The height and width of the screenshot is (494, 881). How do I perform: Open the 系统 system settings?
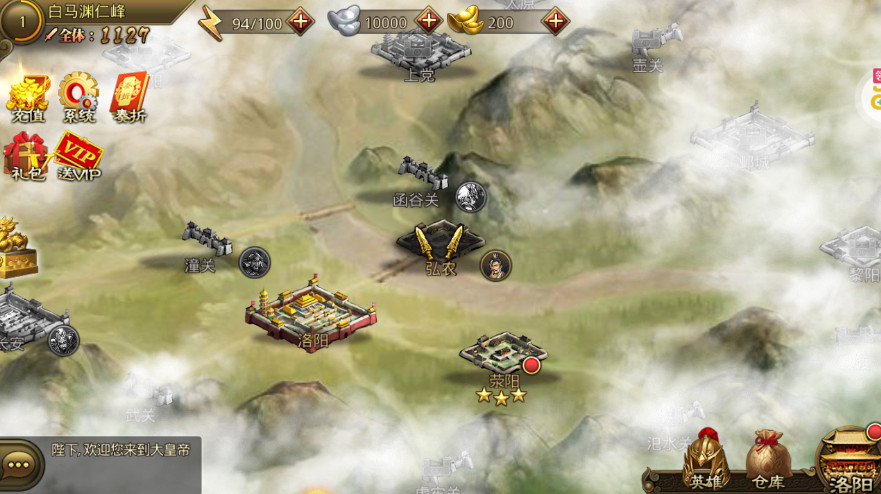pyautogui.click(x=78, y=98)
